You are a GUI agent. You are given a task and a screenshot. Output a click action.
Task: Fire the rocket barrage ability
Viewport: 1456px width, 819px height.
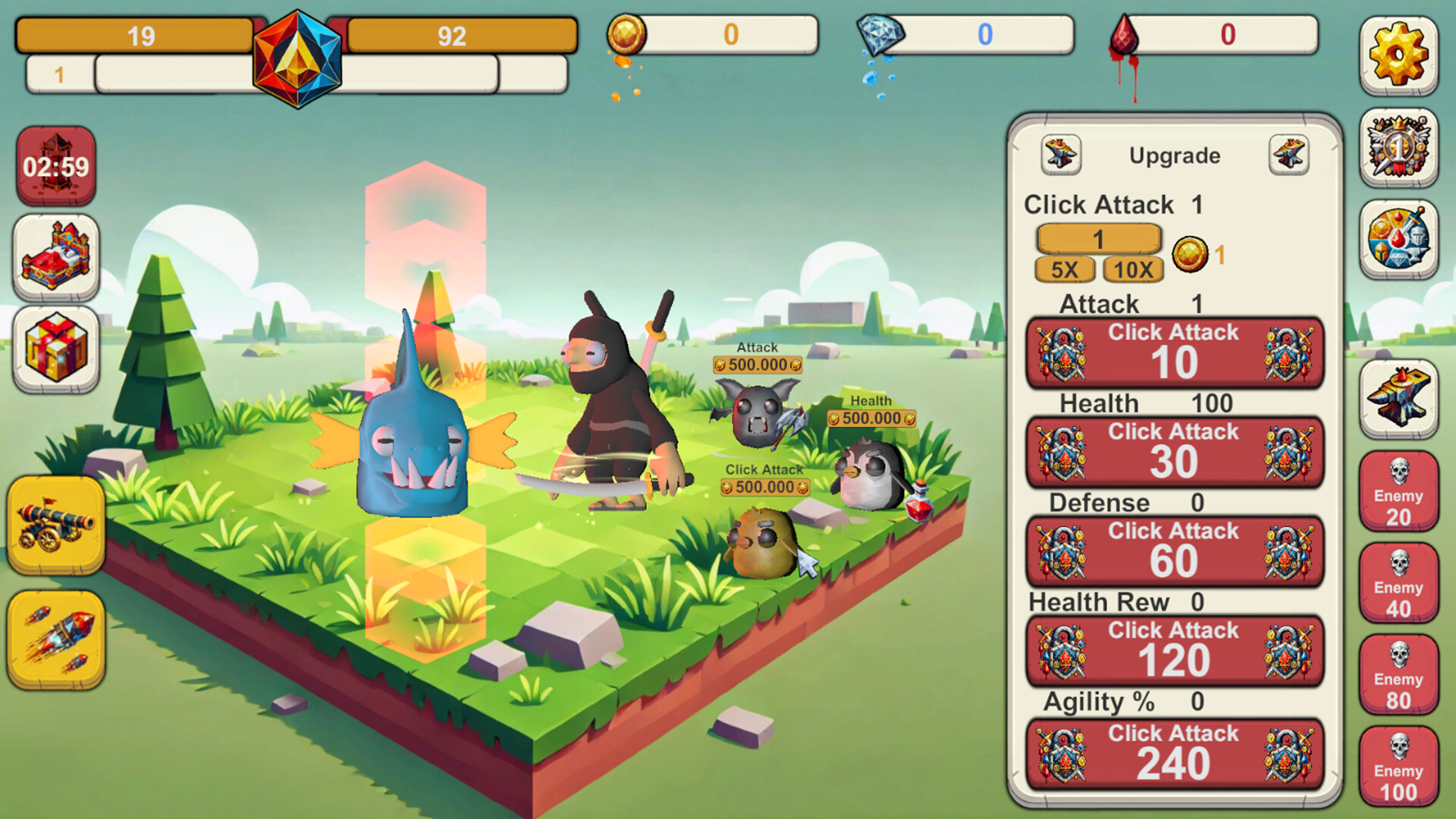tap(56, 639)
